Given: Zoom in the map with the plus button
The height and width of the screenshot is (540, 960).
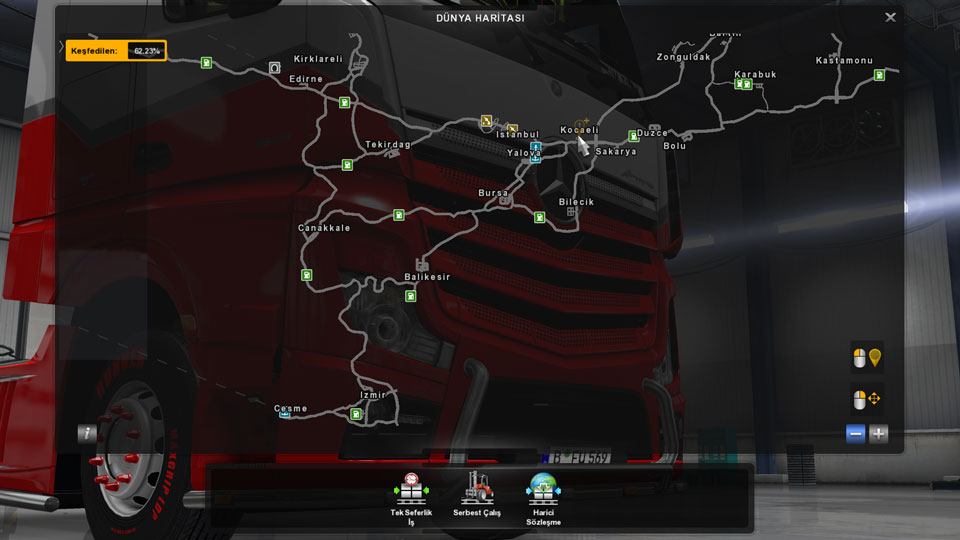Looking at the screenshot, I should tap(878, 434).
